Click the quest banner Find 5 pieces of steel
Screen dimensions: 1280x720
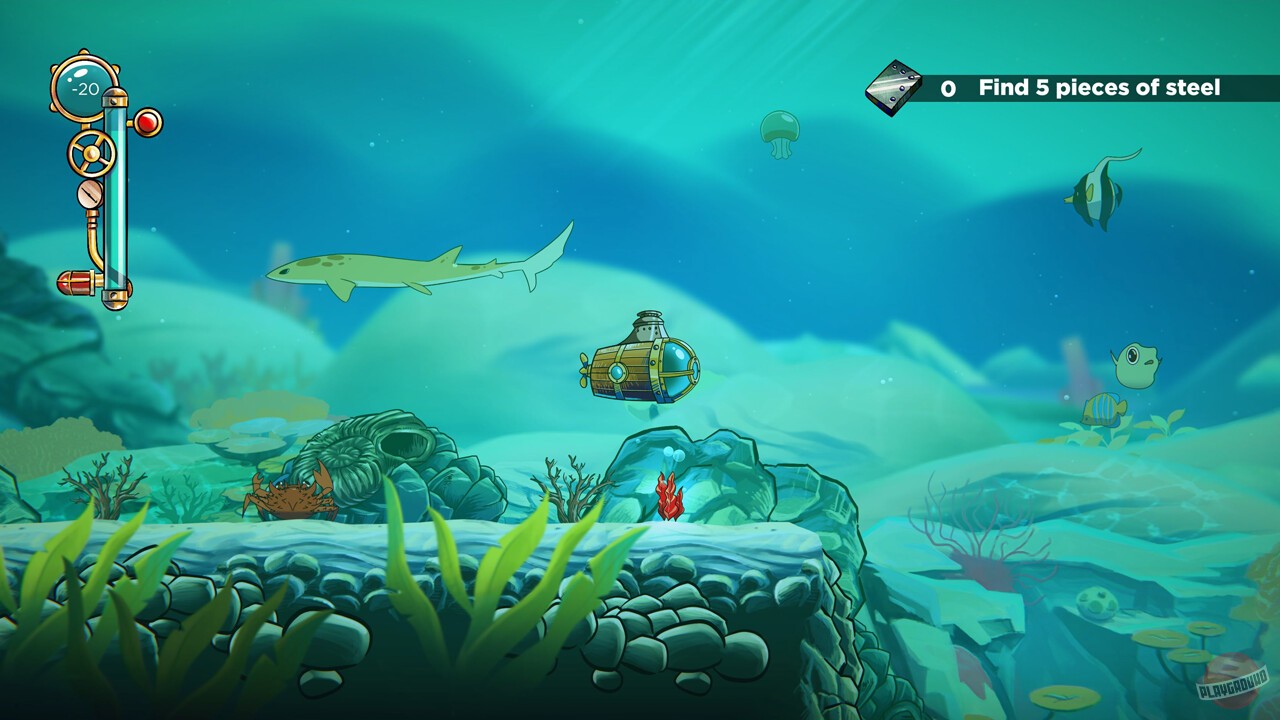[x=1098, y=88]
